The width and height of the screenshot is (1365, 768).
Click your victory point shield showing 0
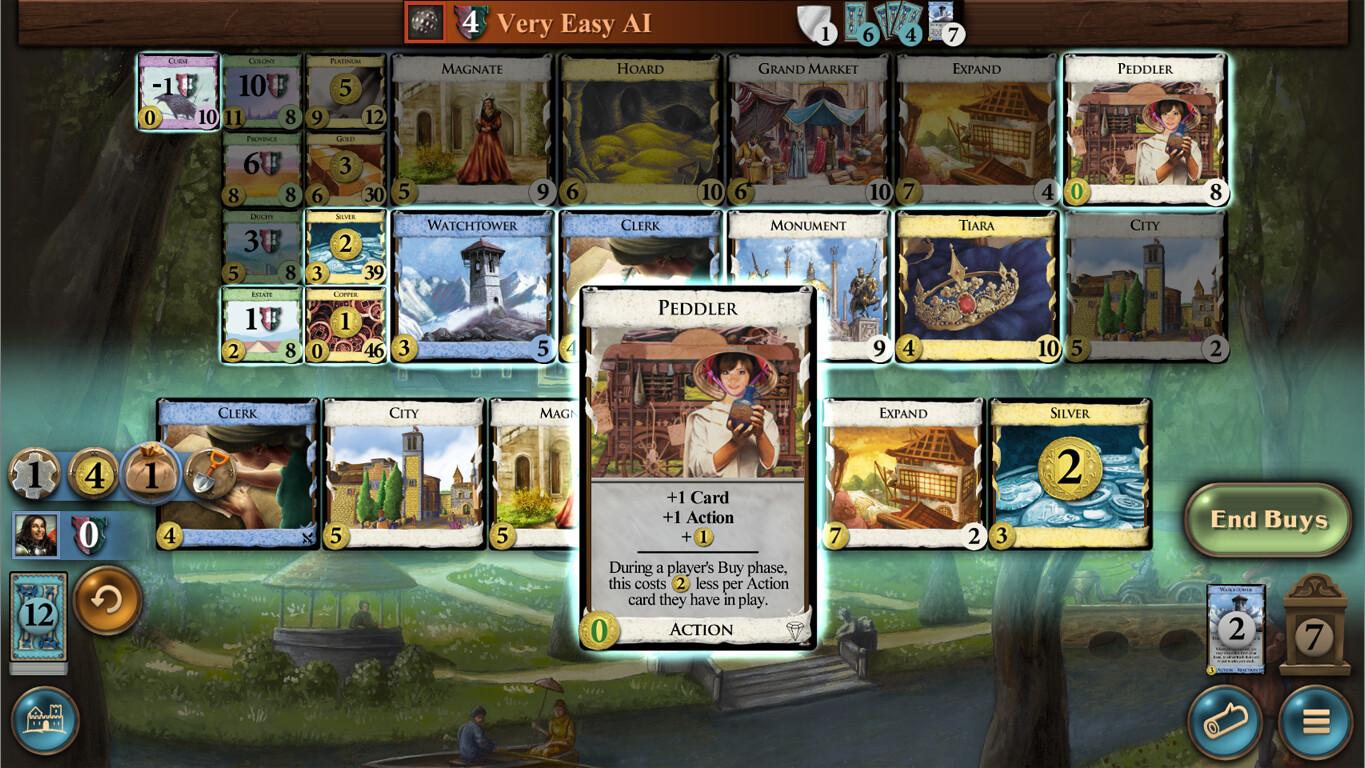90,536
